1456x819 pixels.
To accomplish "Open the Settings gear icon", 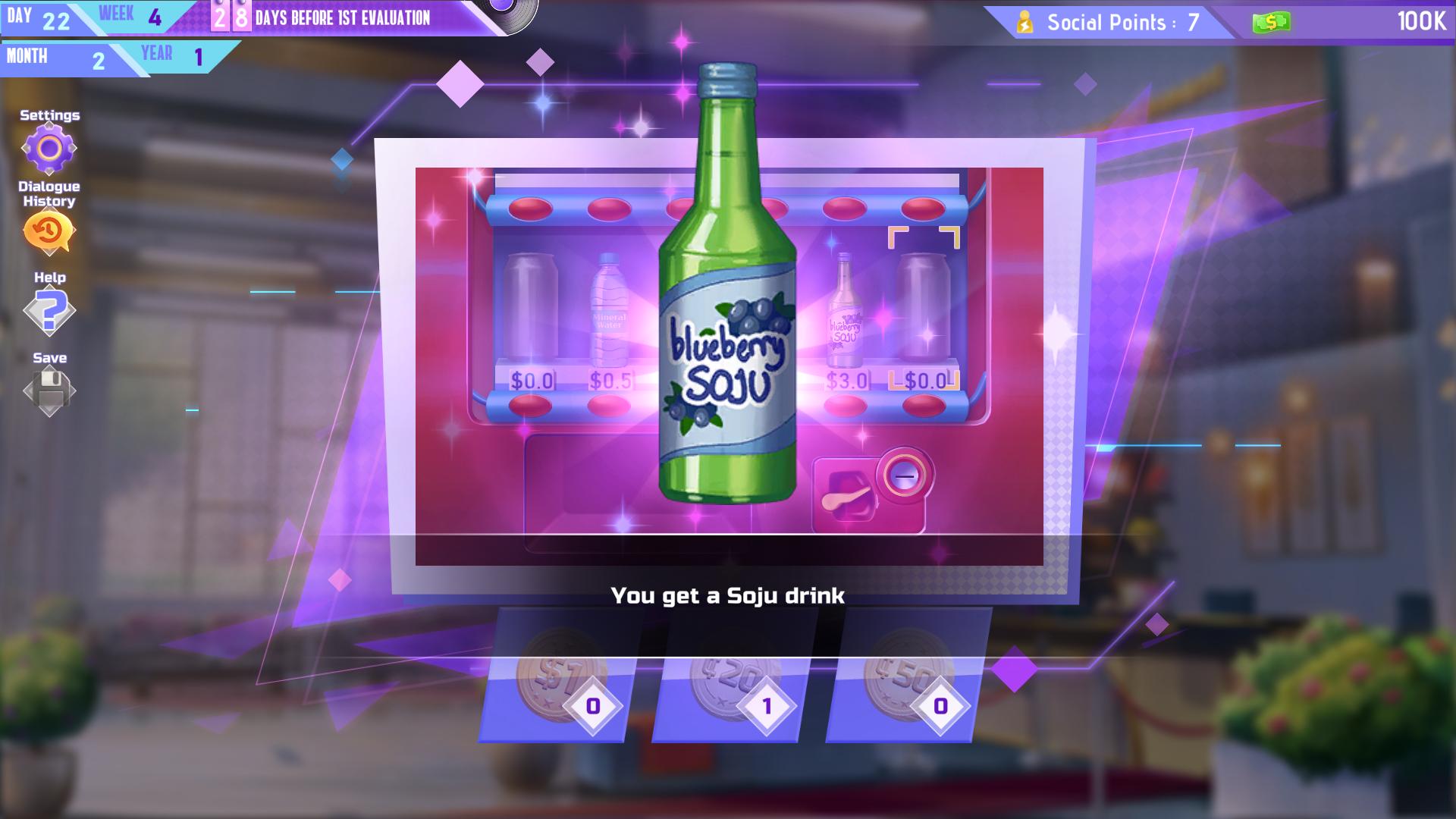I will click(49, 148).
